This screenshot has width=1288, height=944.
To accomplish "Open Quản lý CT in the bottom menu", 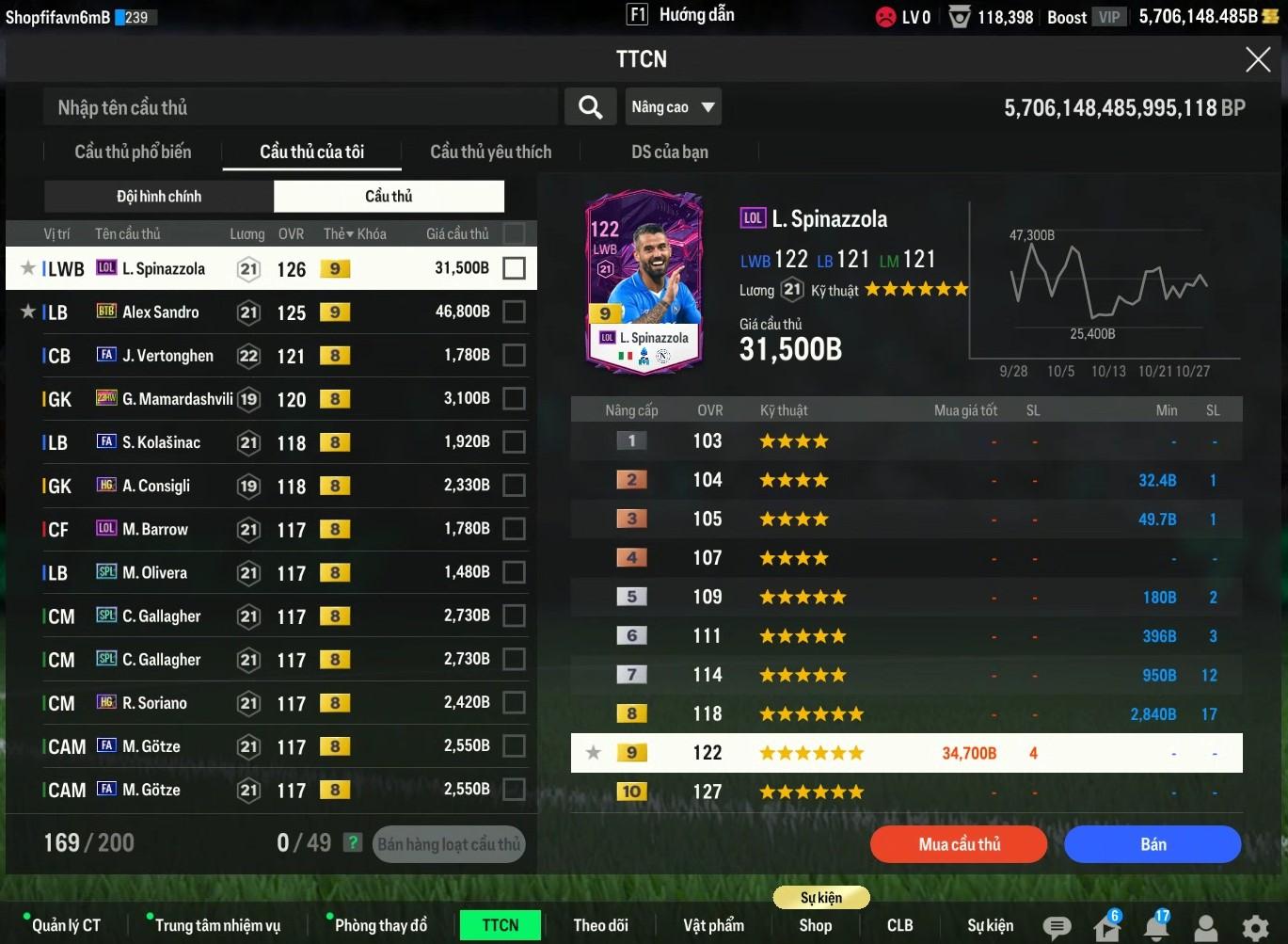I will point(66,925).
